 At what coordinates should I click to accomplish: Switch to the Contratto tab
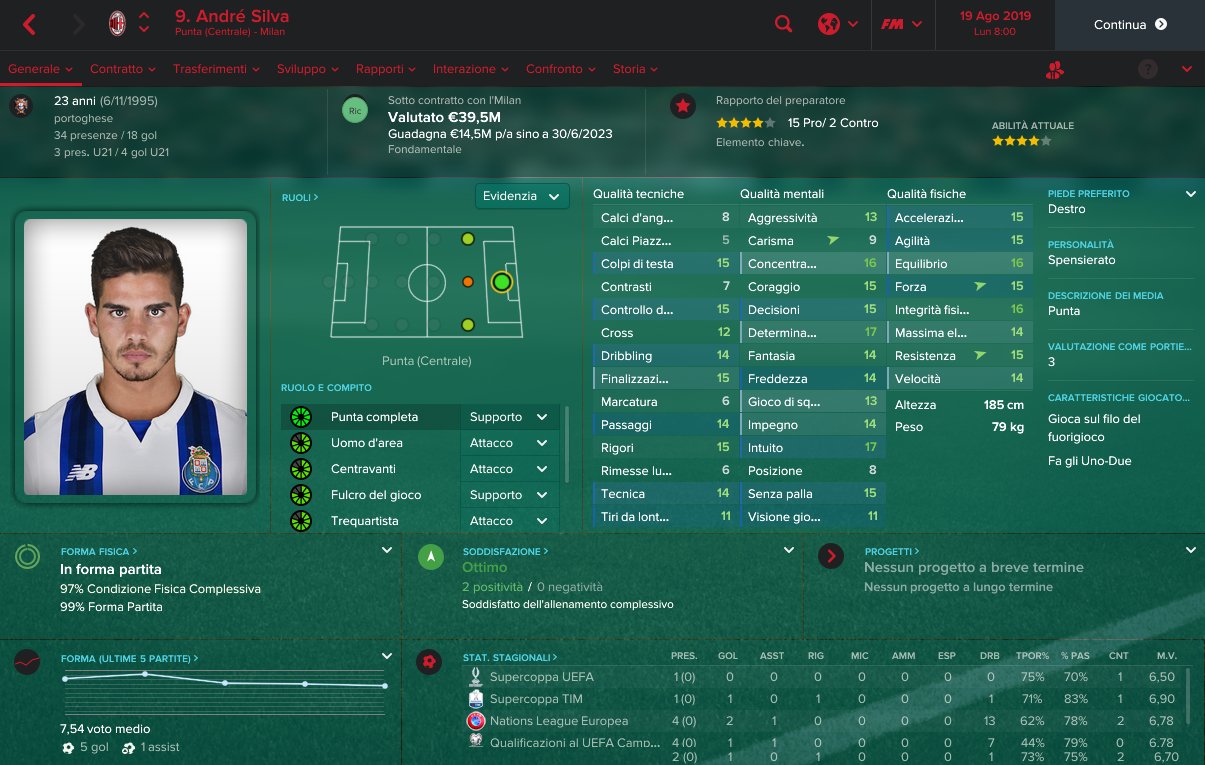coord(122,69)
